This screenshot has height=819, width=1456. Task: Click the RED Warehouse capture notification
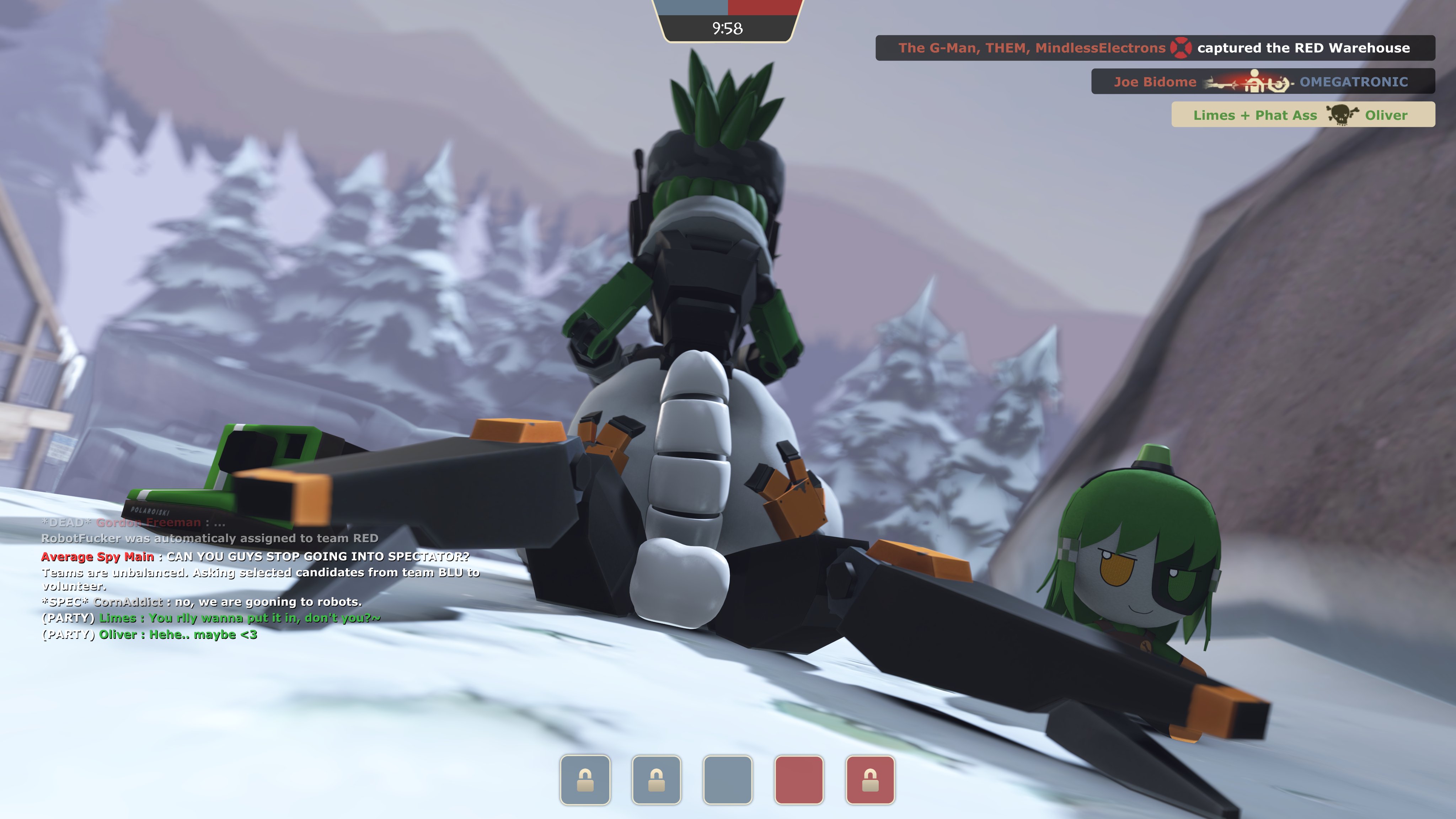point(1154,48)
